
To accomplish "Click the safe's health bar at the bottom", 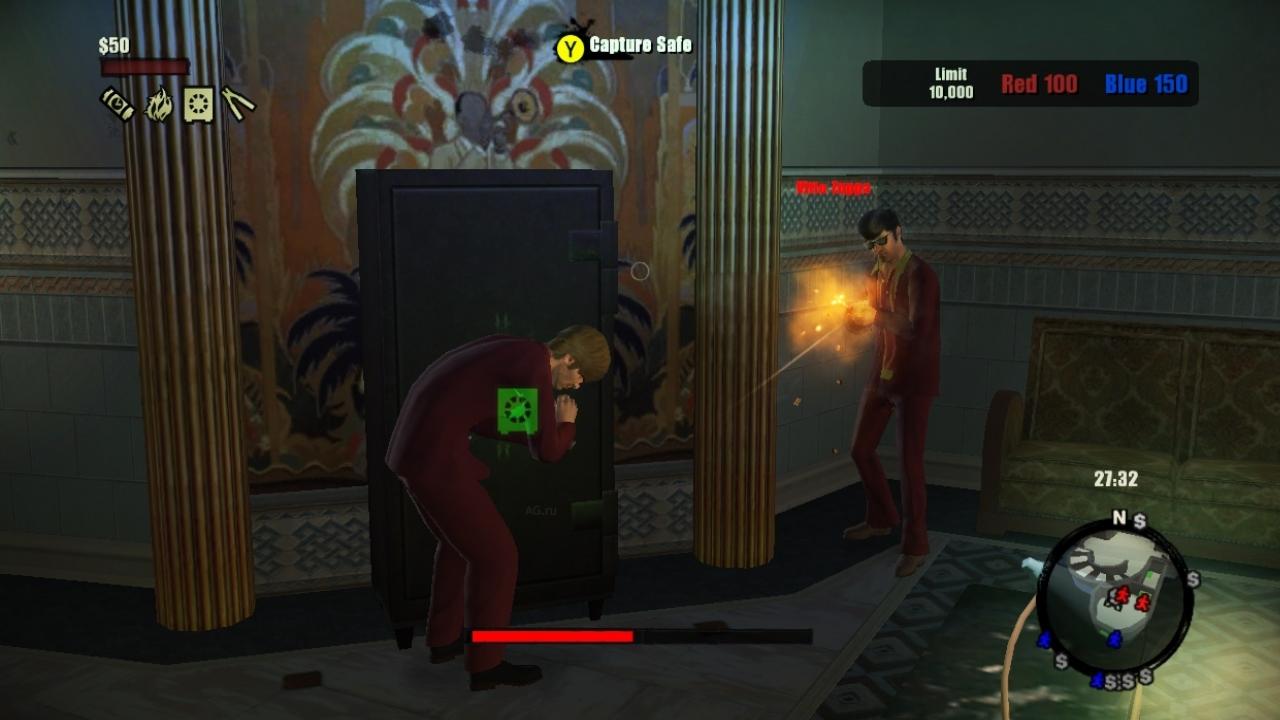I will pos(552,635).
